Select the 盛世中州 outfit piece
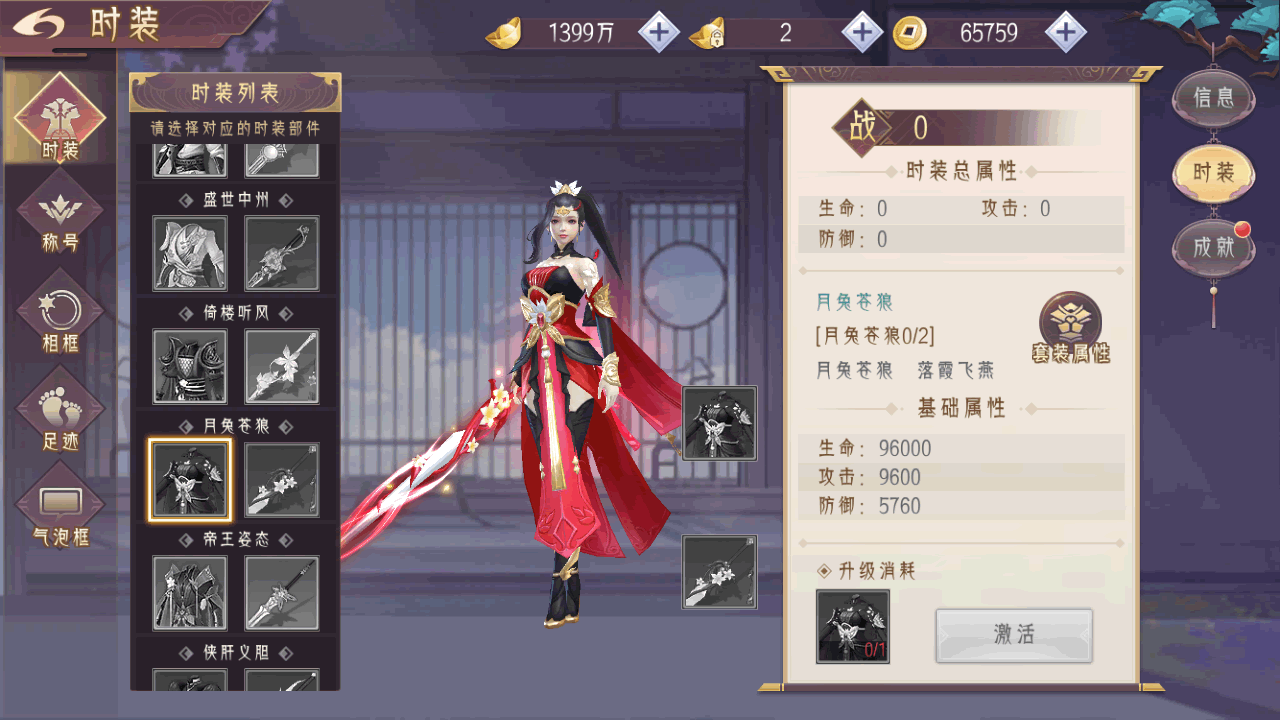This screenshot has height=720, width=1280. pyautogui.click(x=190, y=254)
